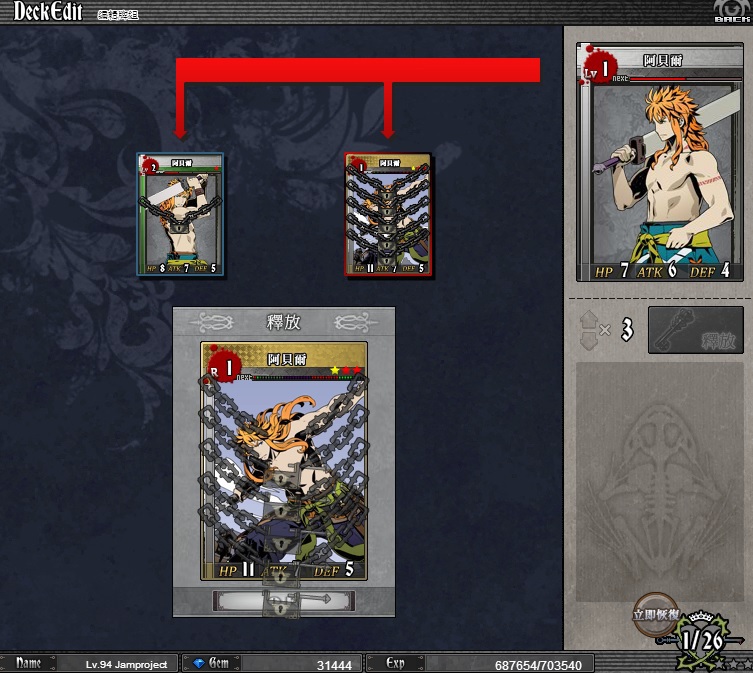Select the blue-framed Lv 2 chained card
Screen dimensions: 753x673
[181, 214]
